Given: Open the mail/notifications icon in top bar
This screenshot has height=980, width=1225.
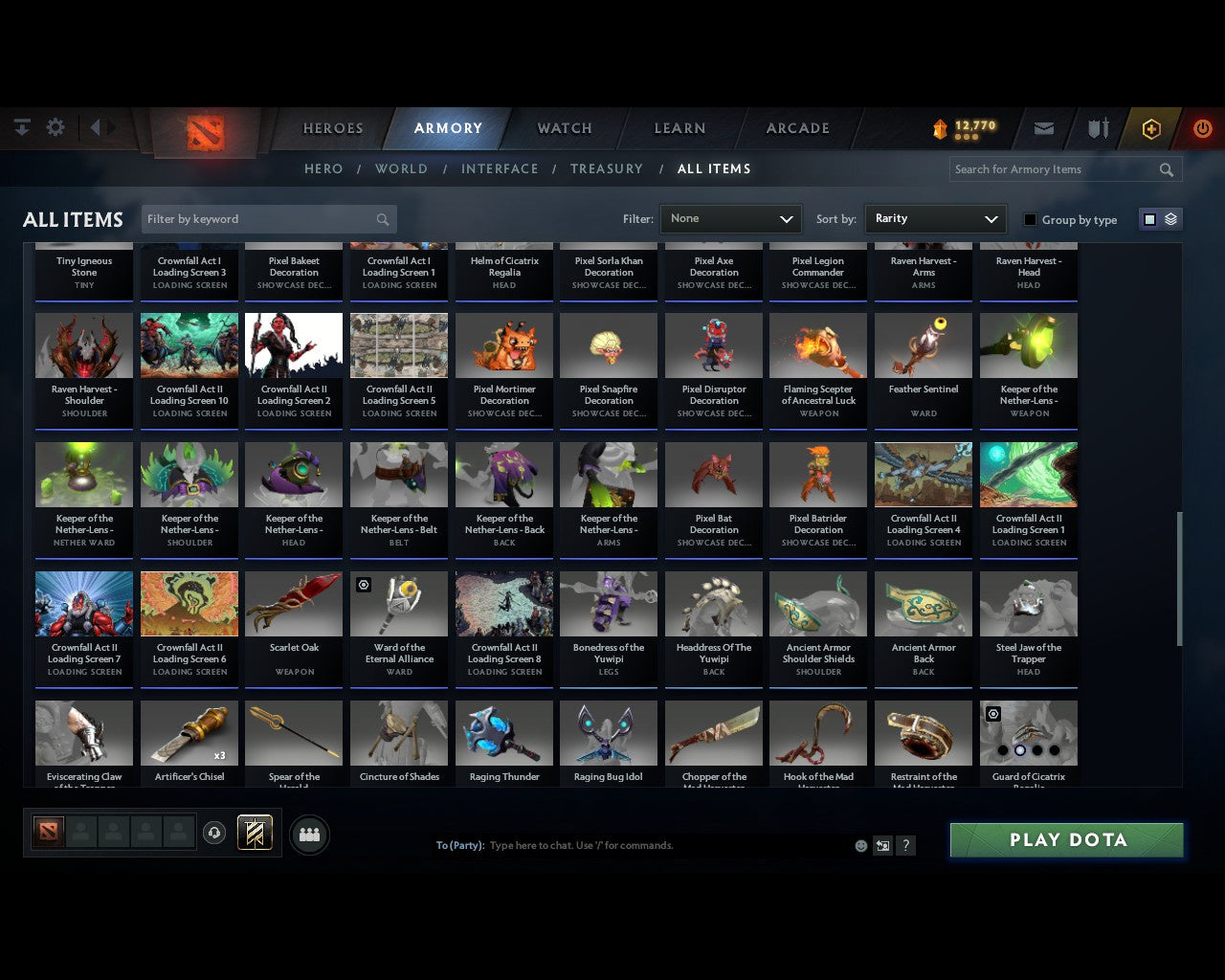Looking at the screenshot, I should point(1043,128).
